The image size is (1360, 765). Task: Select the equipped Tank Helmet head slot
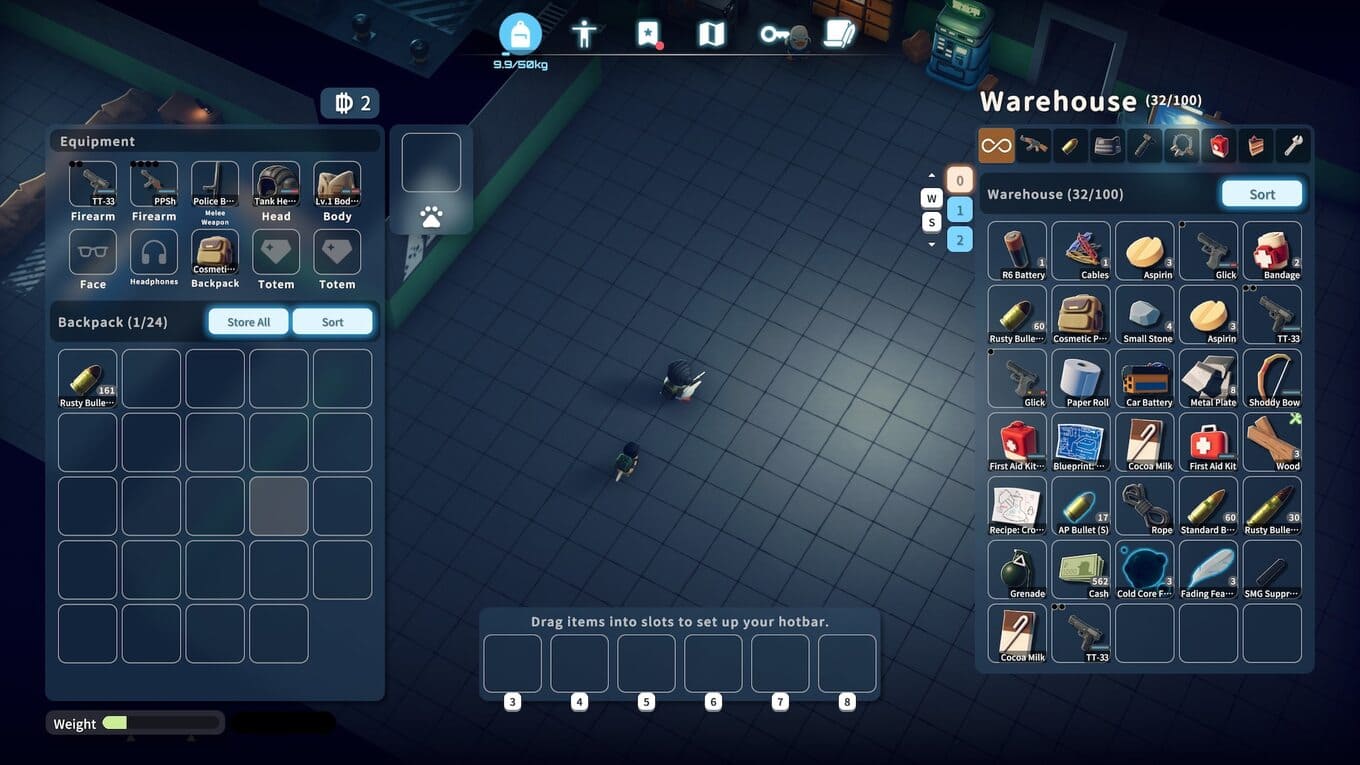click(x=276, y=185)
